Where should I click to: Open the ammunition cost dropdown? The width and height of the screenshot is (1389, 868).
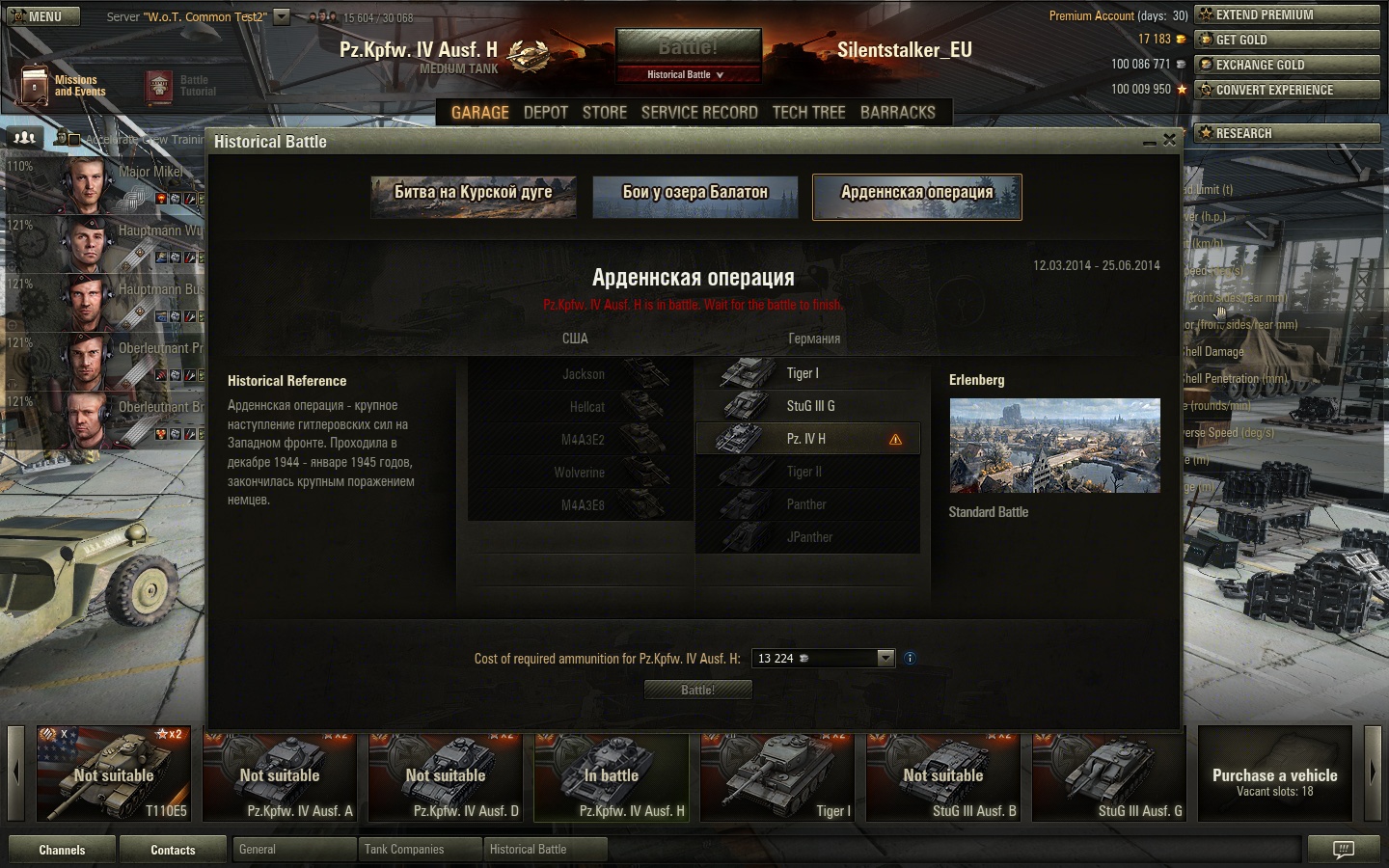pos(885,658)
